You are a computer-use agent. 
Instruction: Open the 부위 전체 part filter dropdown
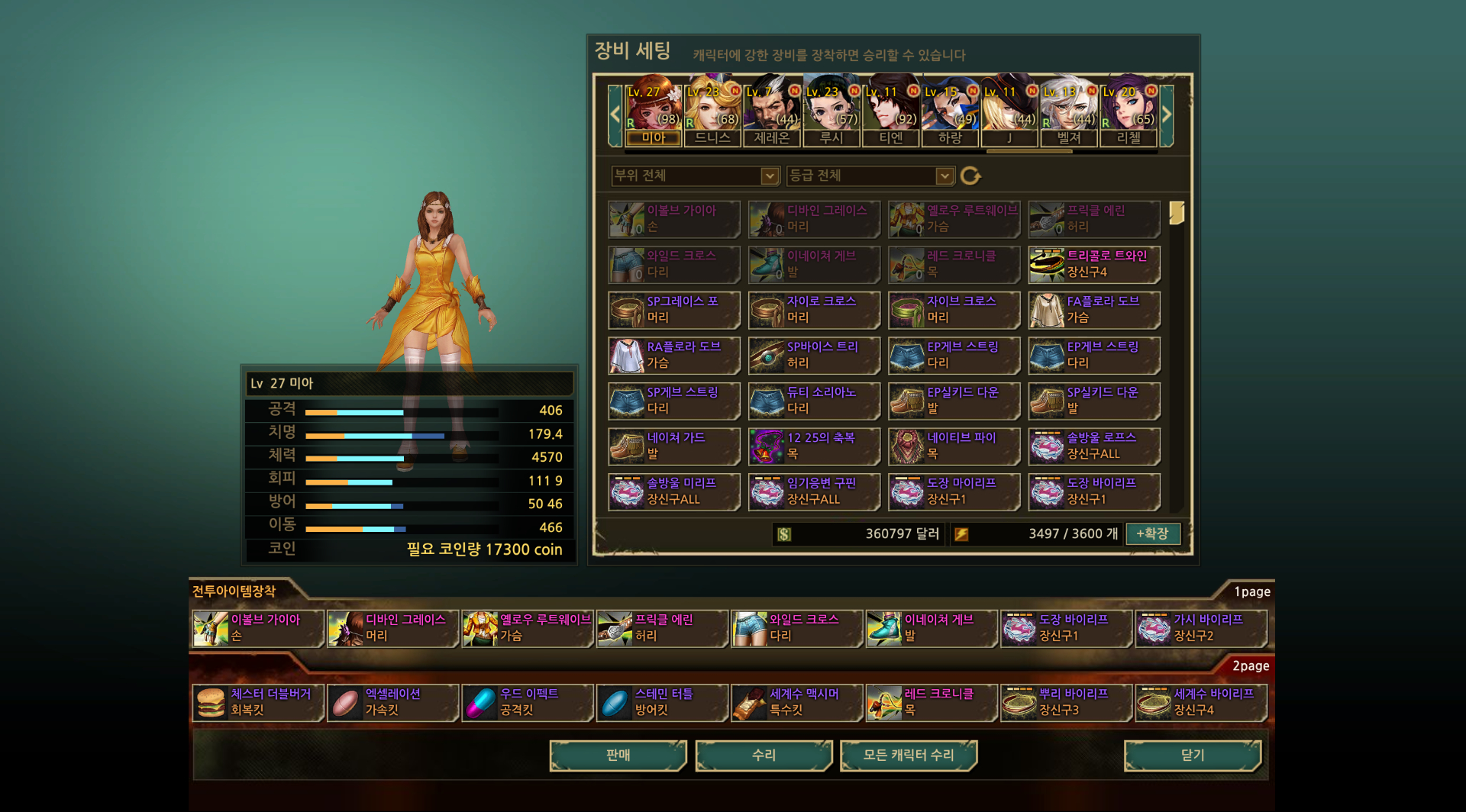(x=695, y=176)
